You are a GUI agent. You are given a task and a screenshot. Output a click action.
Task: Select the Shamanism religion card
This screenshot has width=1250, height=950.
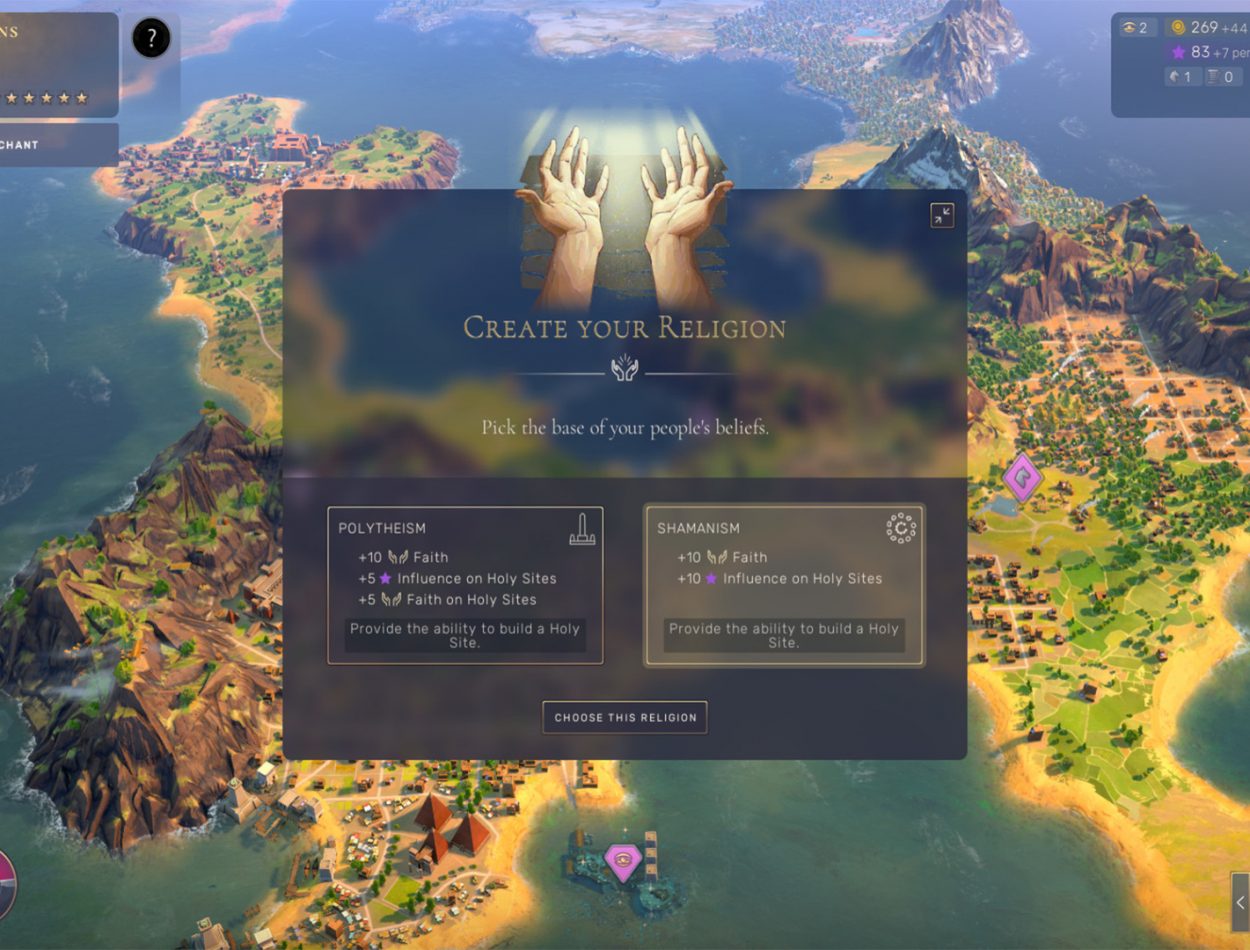click(x=784, y=585)
